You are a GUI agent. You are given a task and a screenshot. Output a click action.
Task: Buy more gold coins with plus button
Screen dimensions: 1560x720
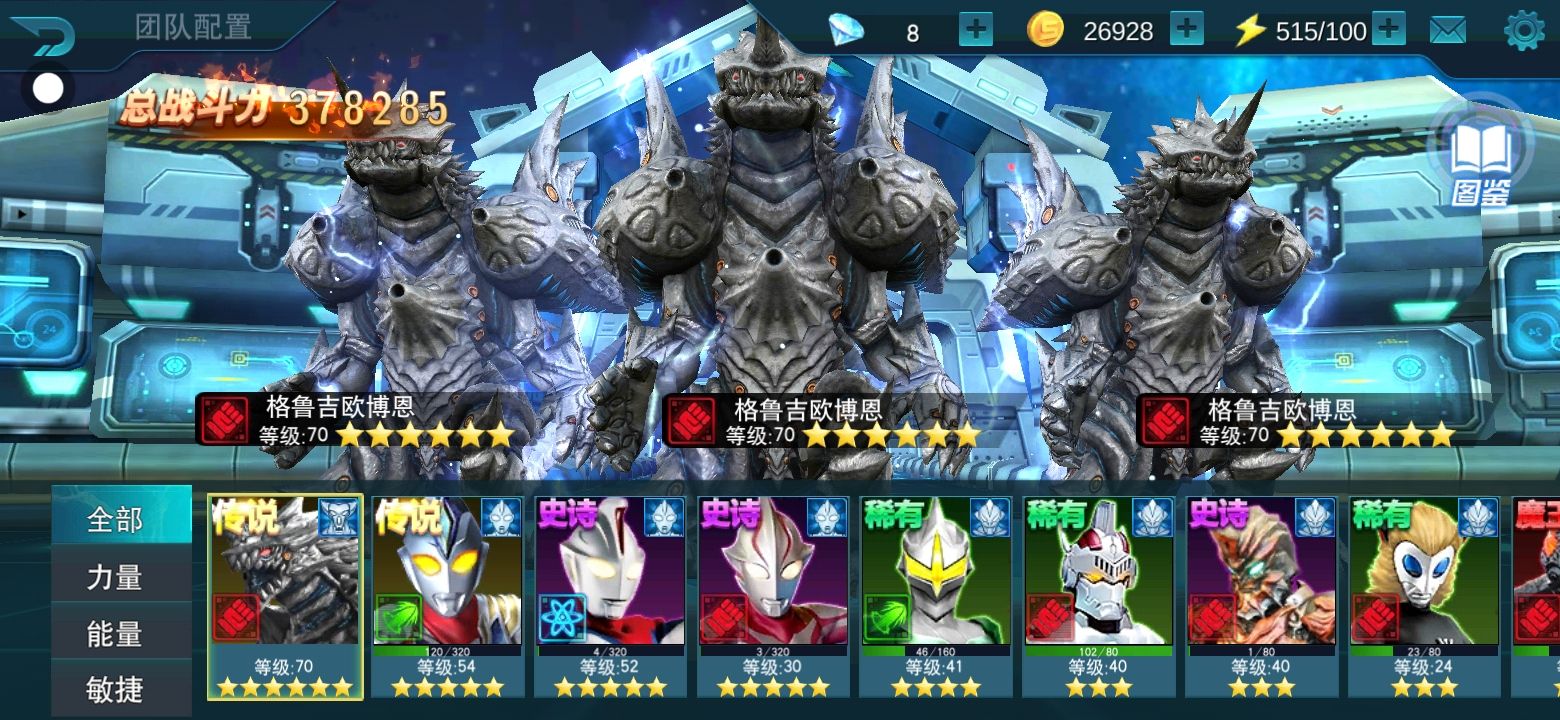(x=1186, y=30)
